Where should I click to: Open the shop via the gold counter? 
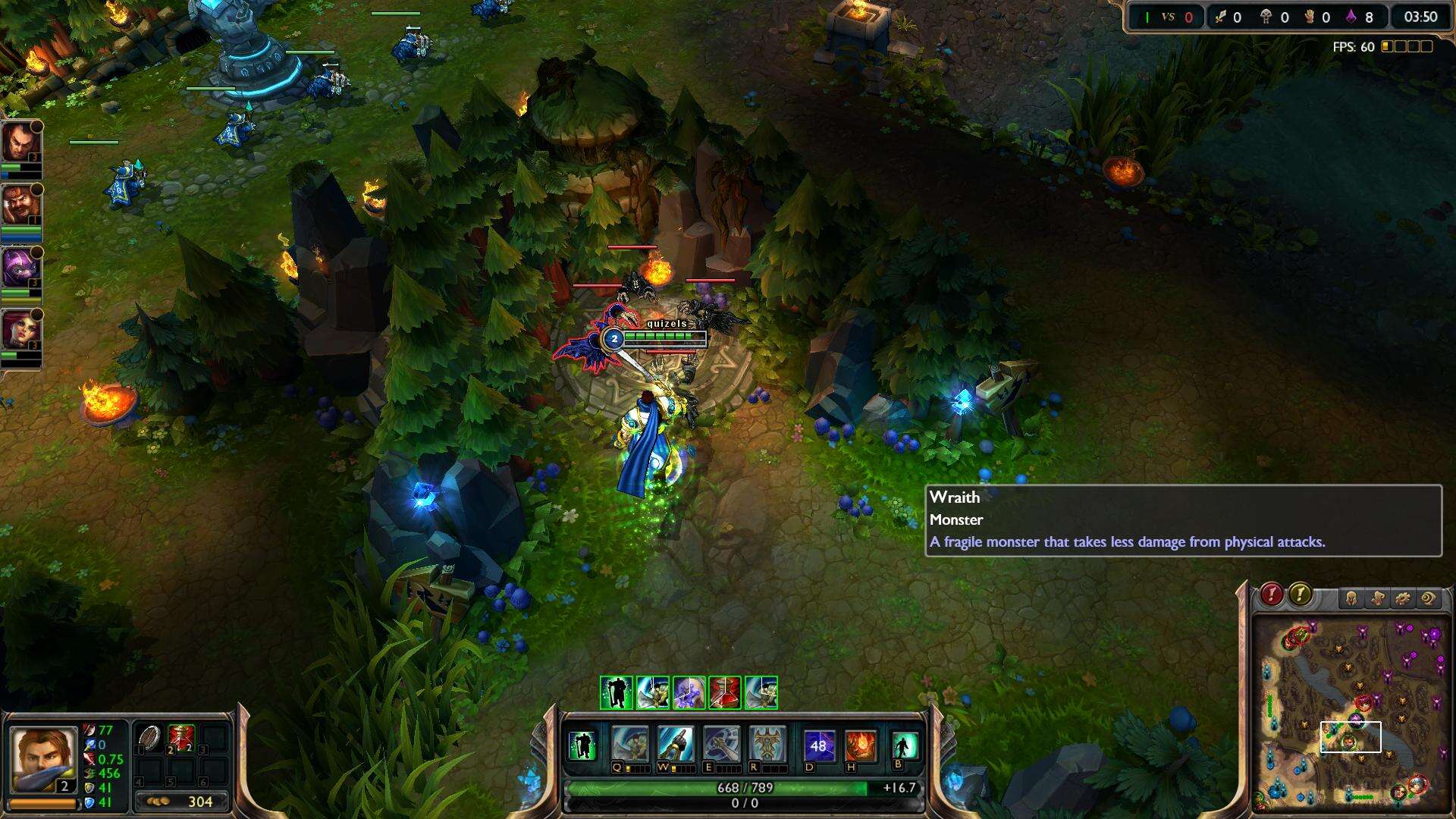pyautogui.click(x=182, y=802)
